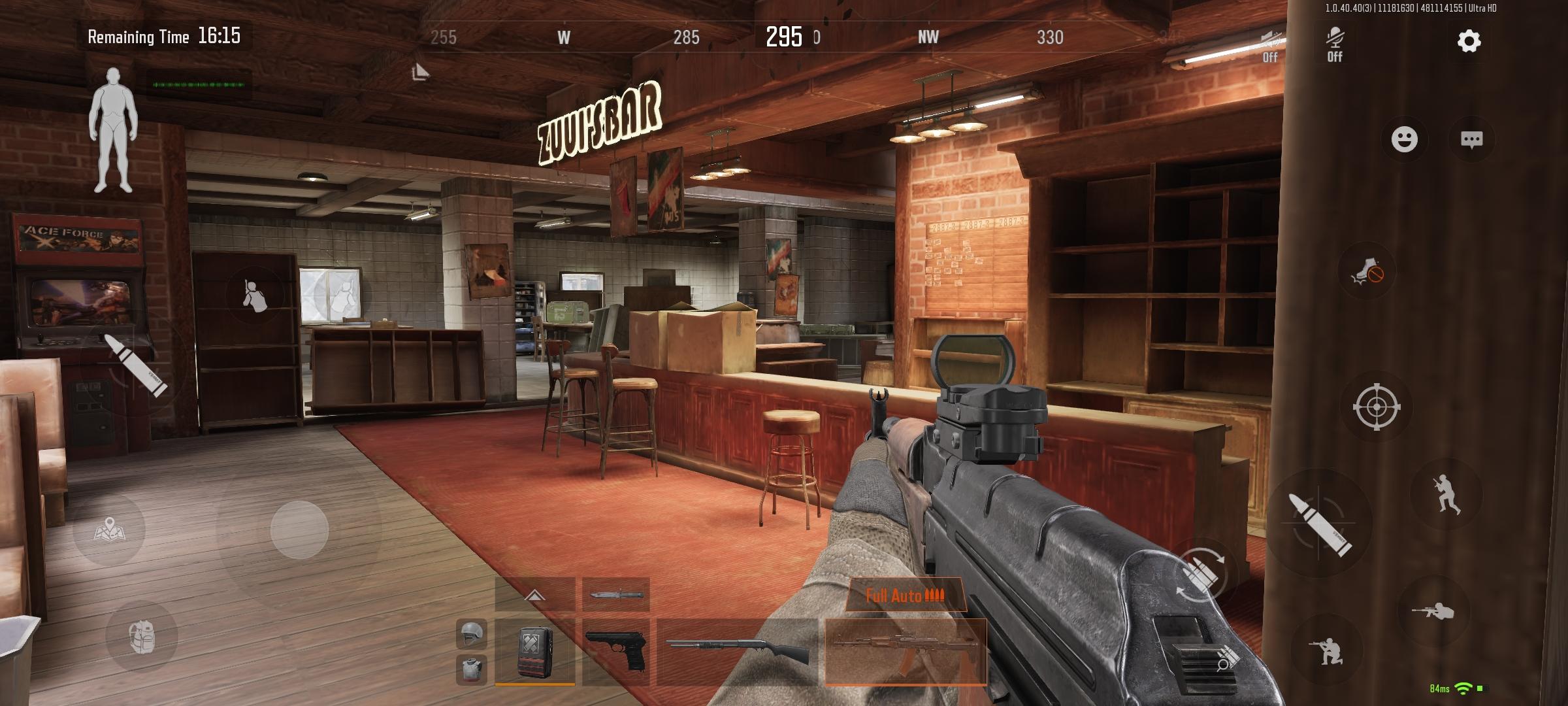Open the quick chat messages
The height and width of the screenshot is (706, 1568).
click(x=1471, y=139)
